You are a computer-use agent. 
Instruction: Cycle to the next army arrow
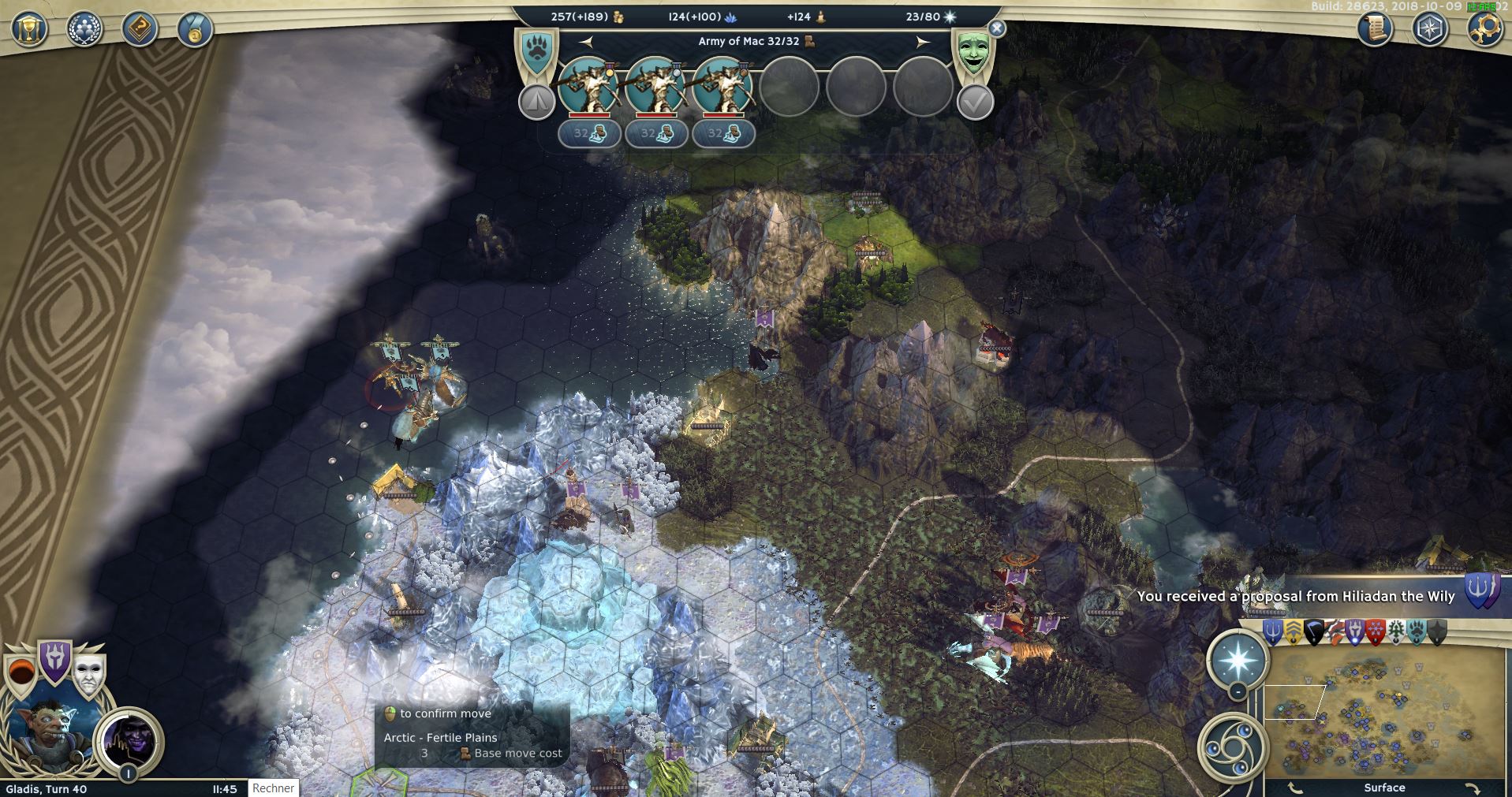(923, 42)
